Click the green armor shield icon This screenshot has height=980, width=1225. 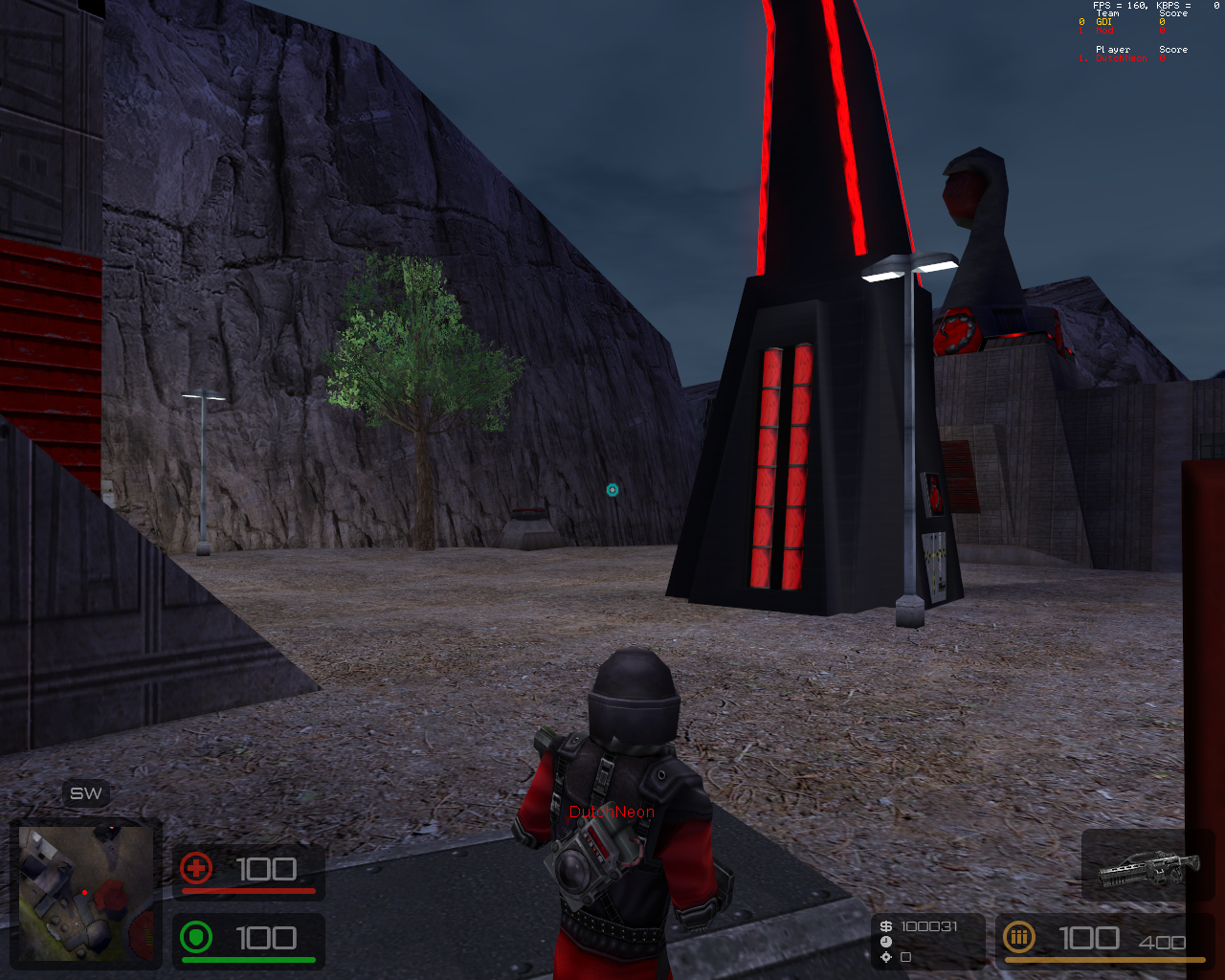tap(196, 937)
